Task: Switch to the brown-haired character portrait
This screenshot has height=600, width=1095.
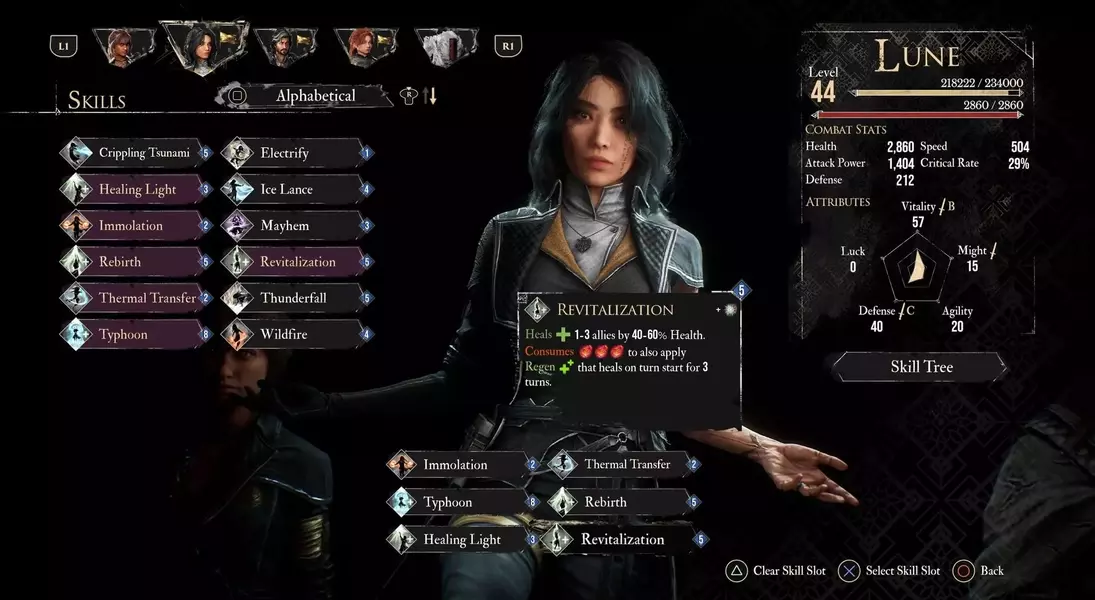Action: pos(123,46)
